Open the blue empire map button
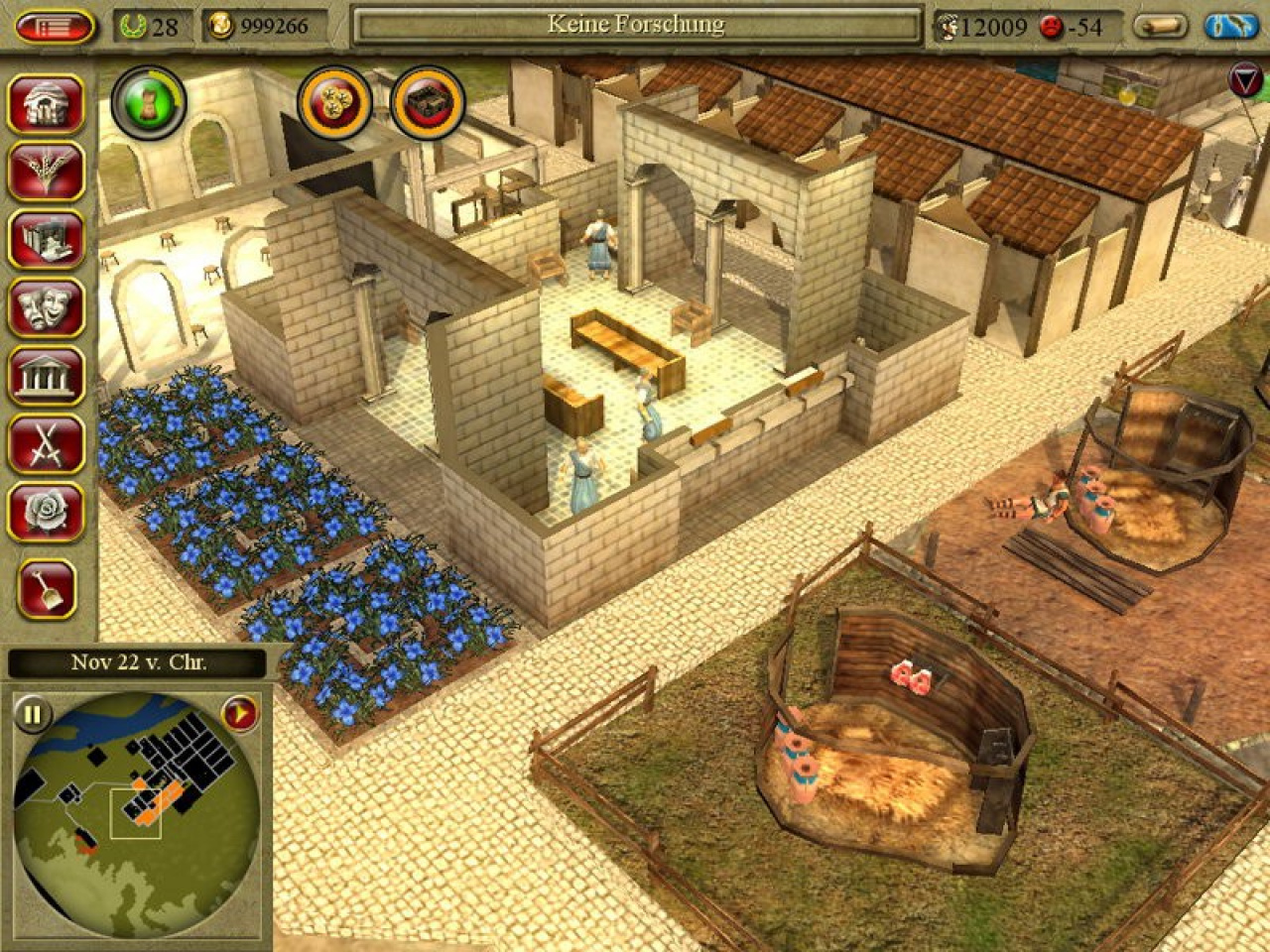Viewport: 1270px width, 952px height. [1230, 26]
